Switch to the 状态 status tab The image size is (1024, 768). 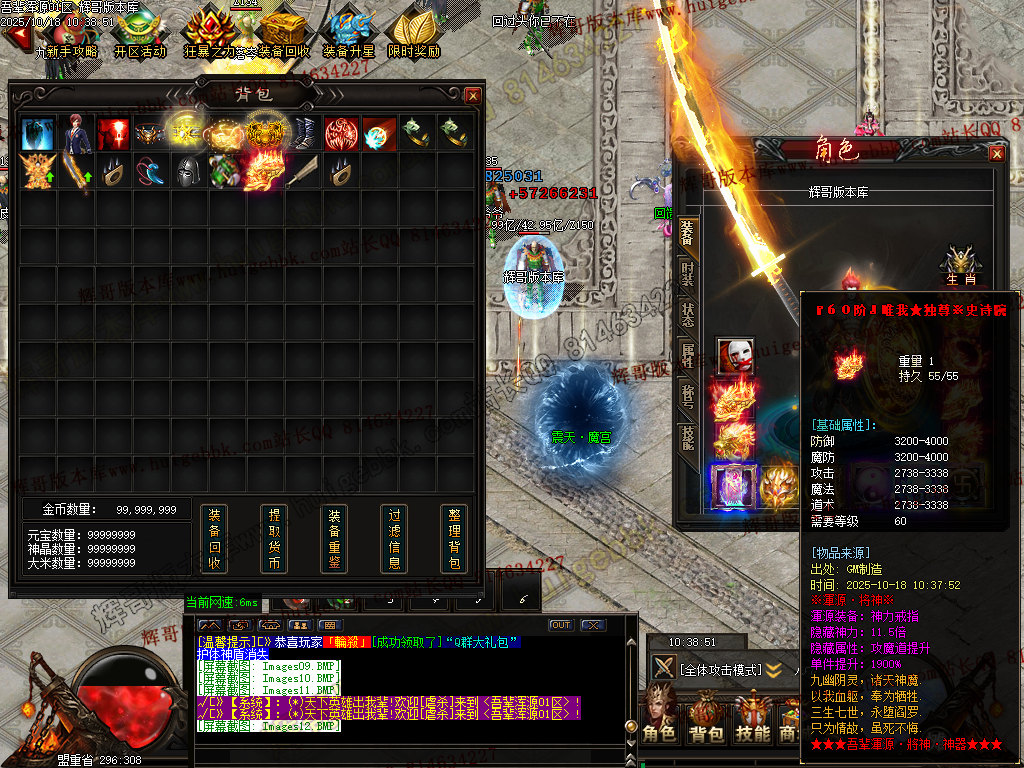click(687, 313)
